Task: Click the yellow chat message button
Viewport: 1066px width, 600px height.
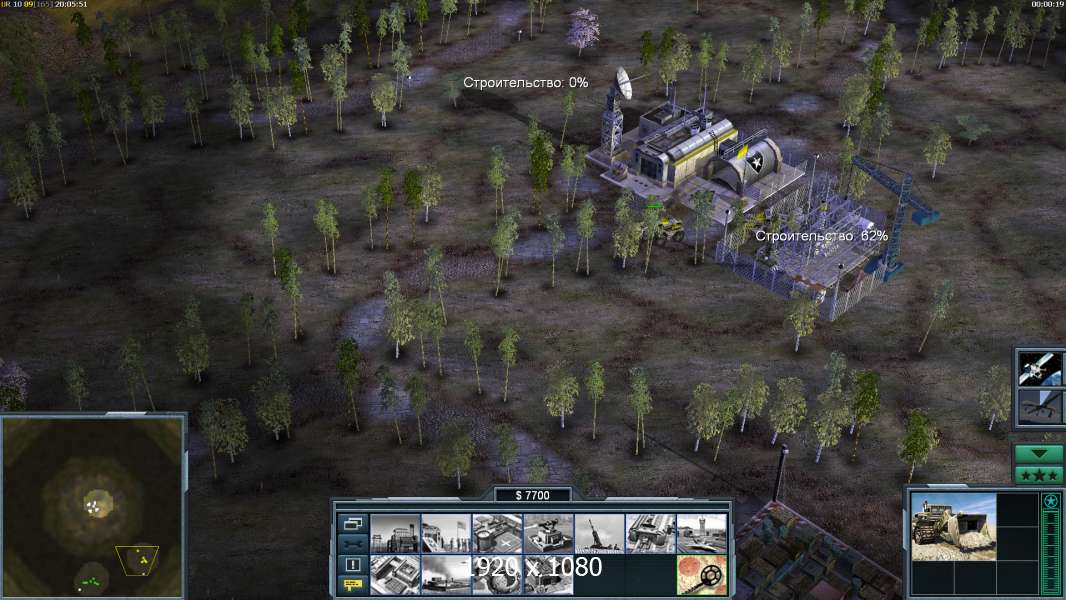Action: pos(352,585)
